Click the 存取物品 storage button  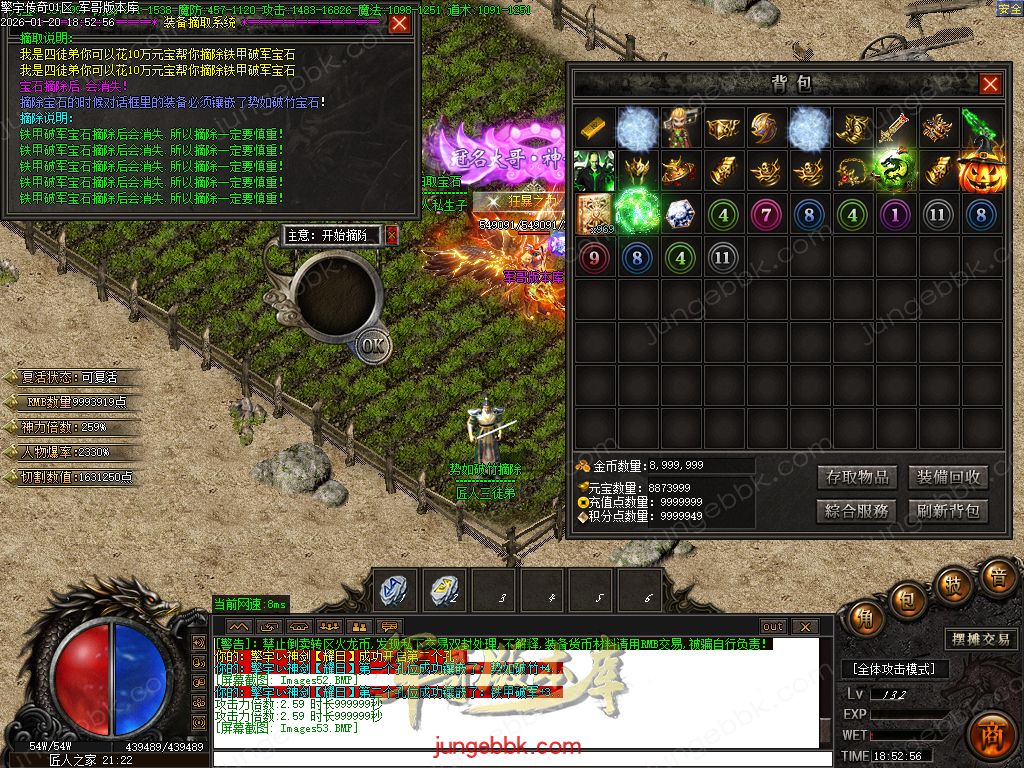pyautogui.click(x=857, y=477)
